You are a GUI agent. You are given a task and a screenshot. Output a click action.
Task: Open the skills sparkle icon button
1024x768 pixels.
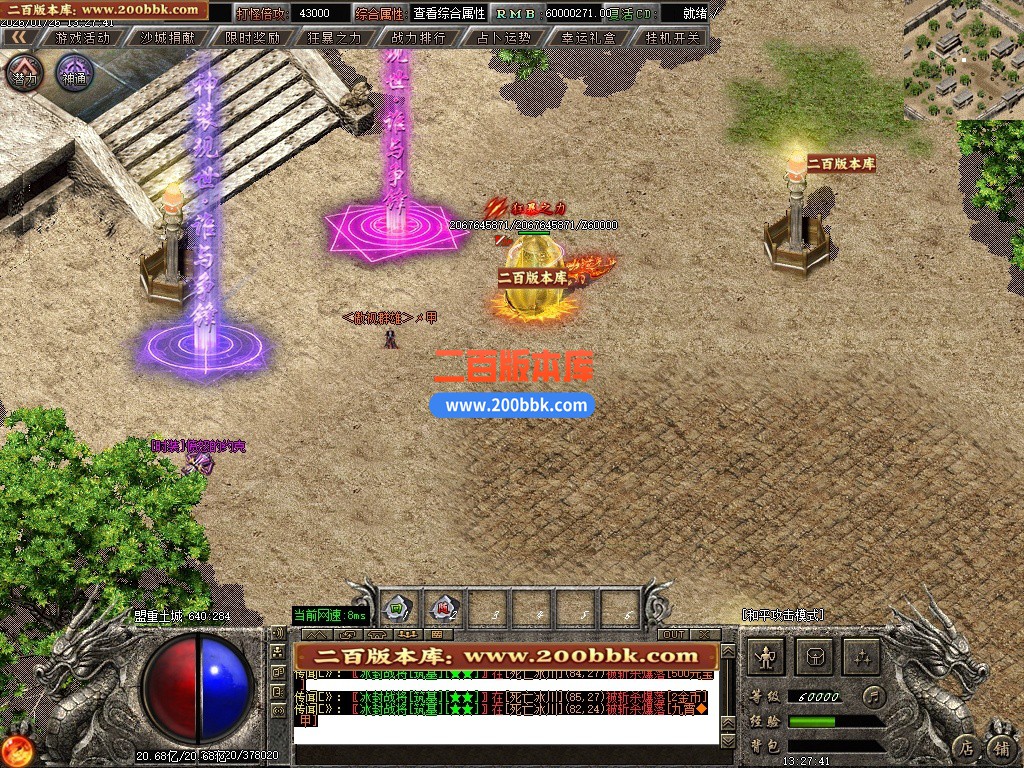point(862,657)
